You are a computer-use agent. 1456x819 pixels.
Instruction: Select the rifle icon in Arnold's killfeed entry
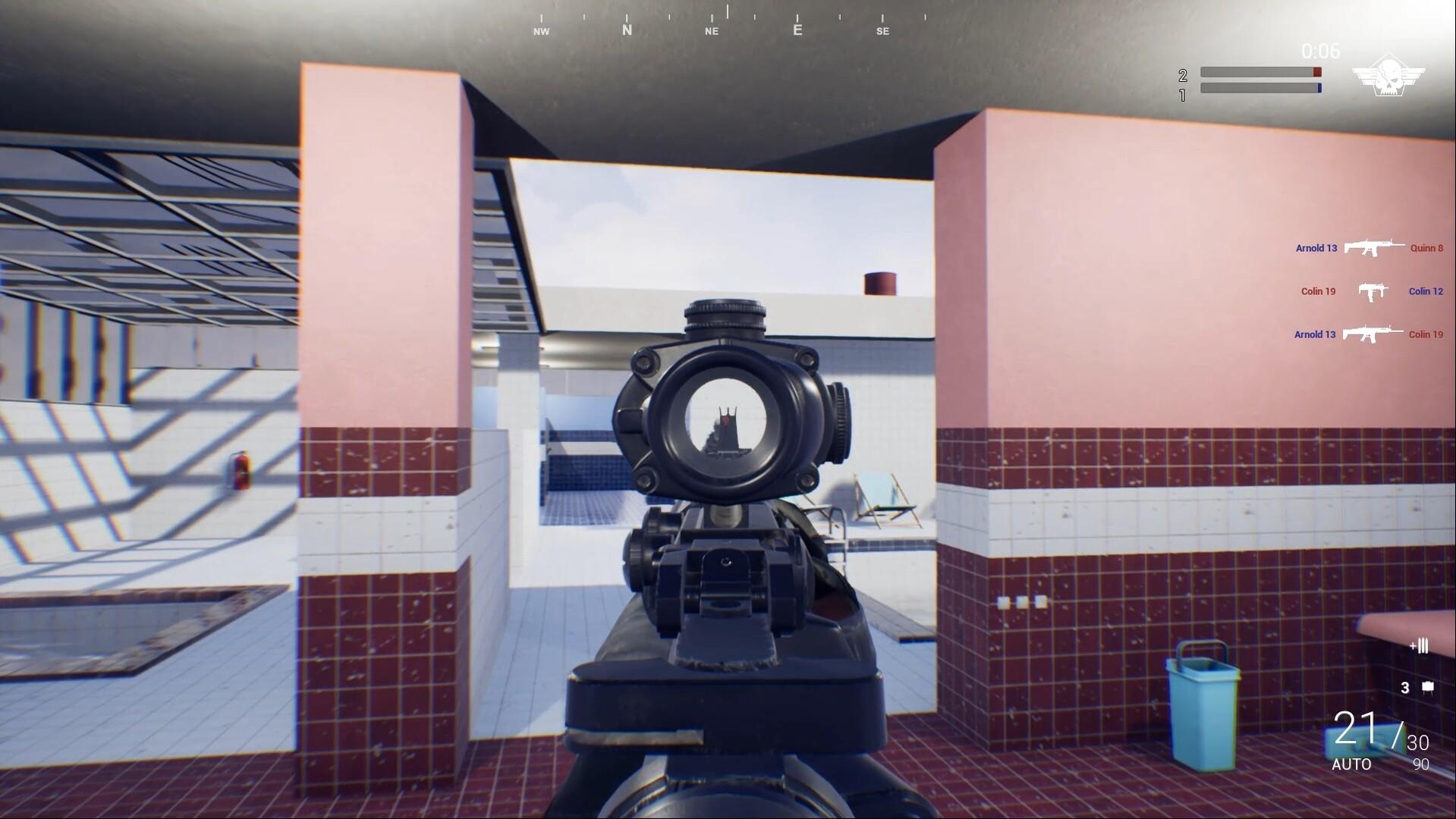(1375, 248)
